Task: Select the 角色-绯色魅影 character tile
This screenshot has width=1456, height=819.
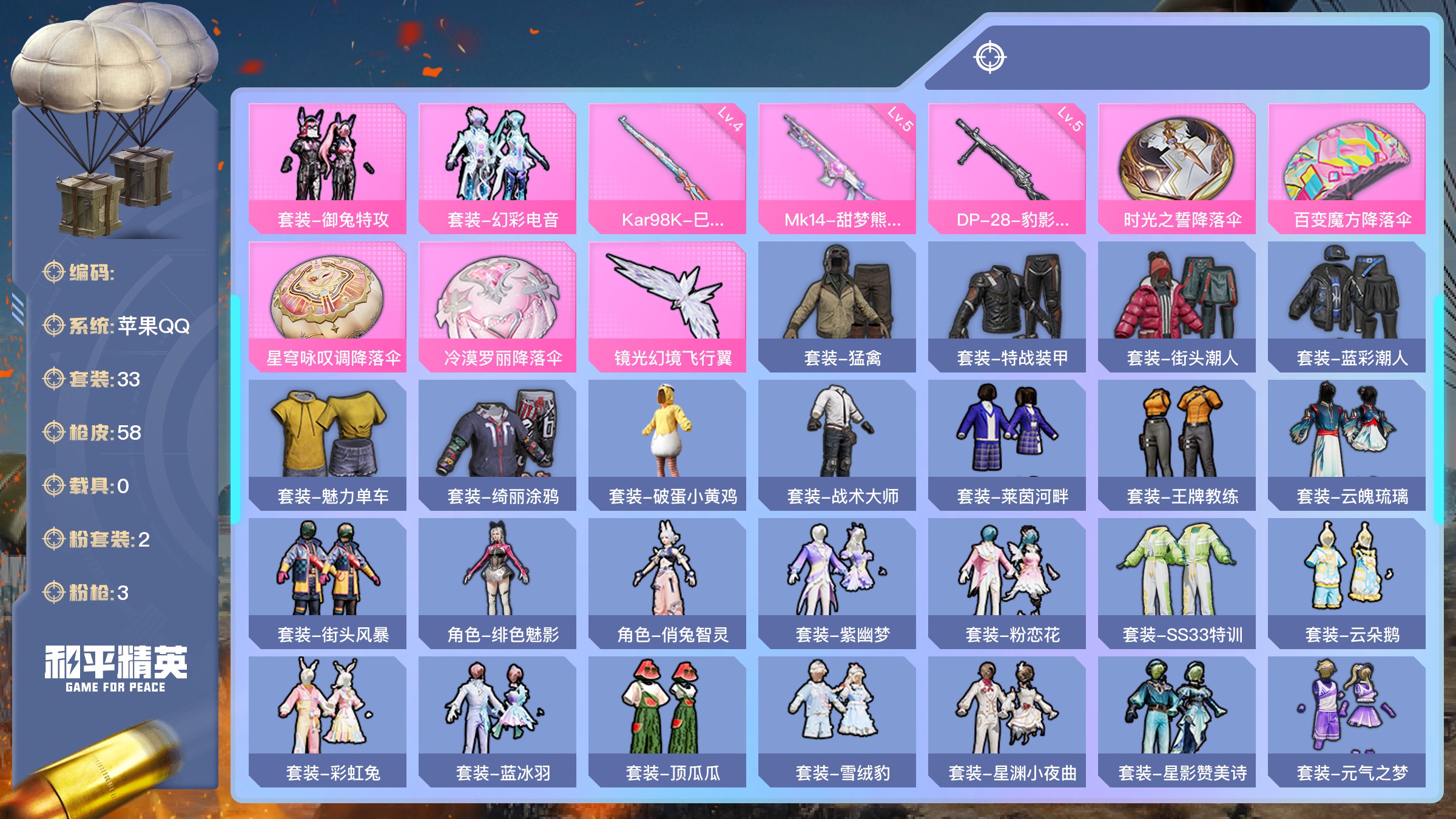Action: coord(497,583)
